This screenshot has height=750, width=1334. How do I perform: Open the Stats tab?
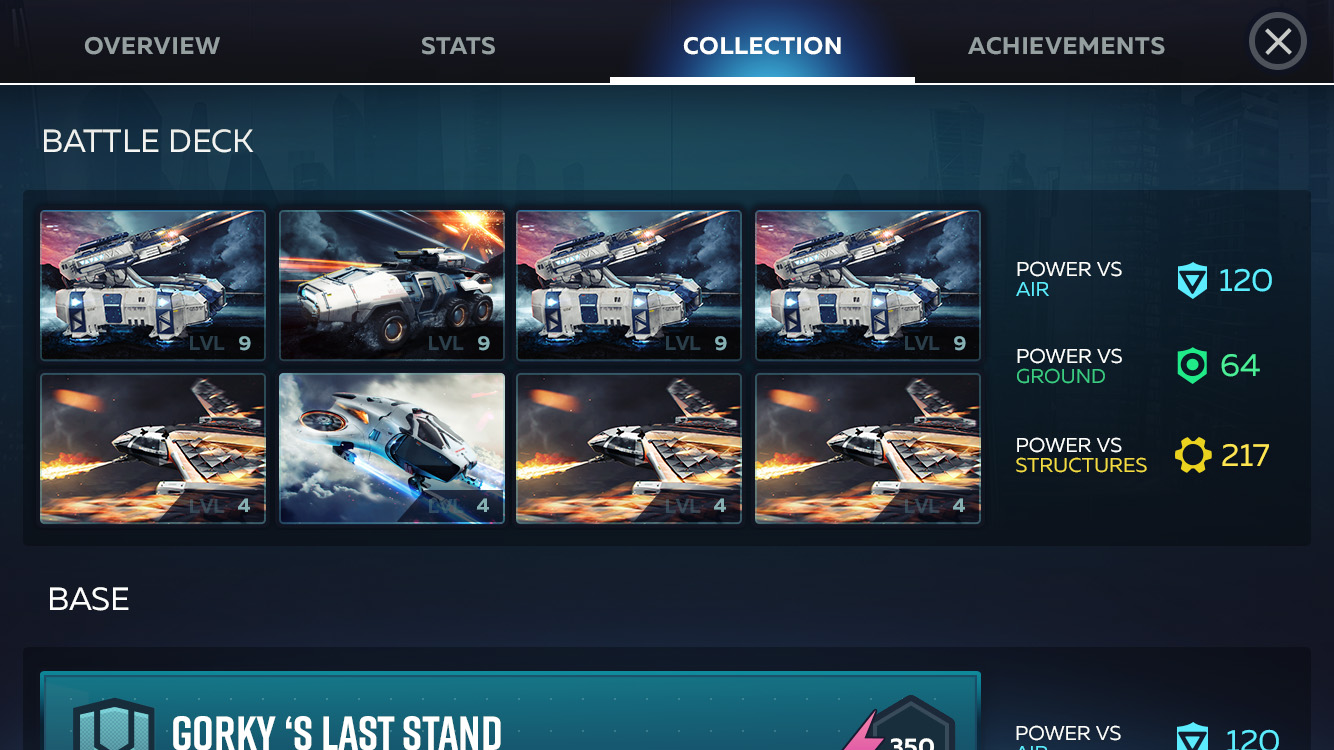pos(458,46)
